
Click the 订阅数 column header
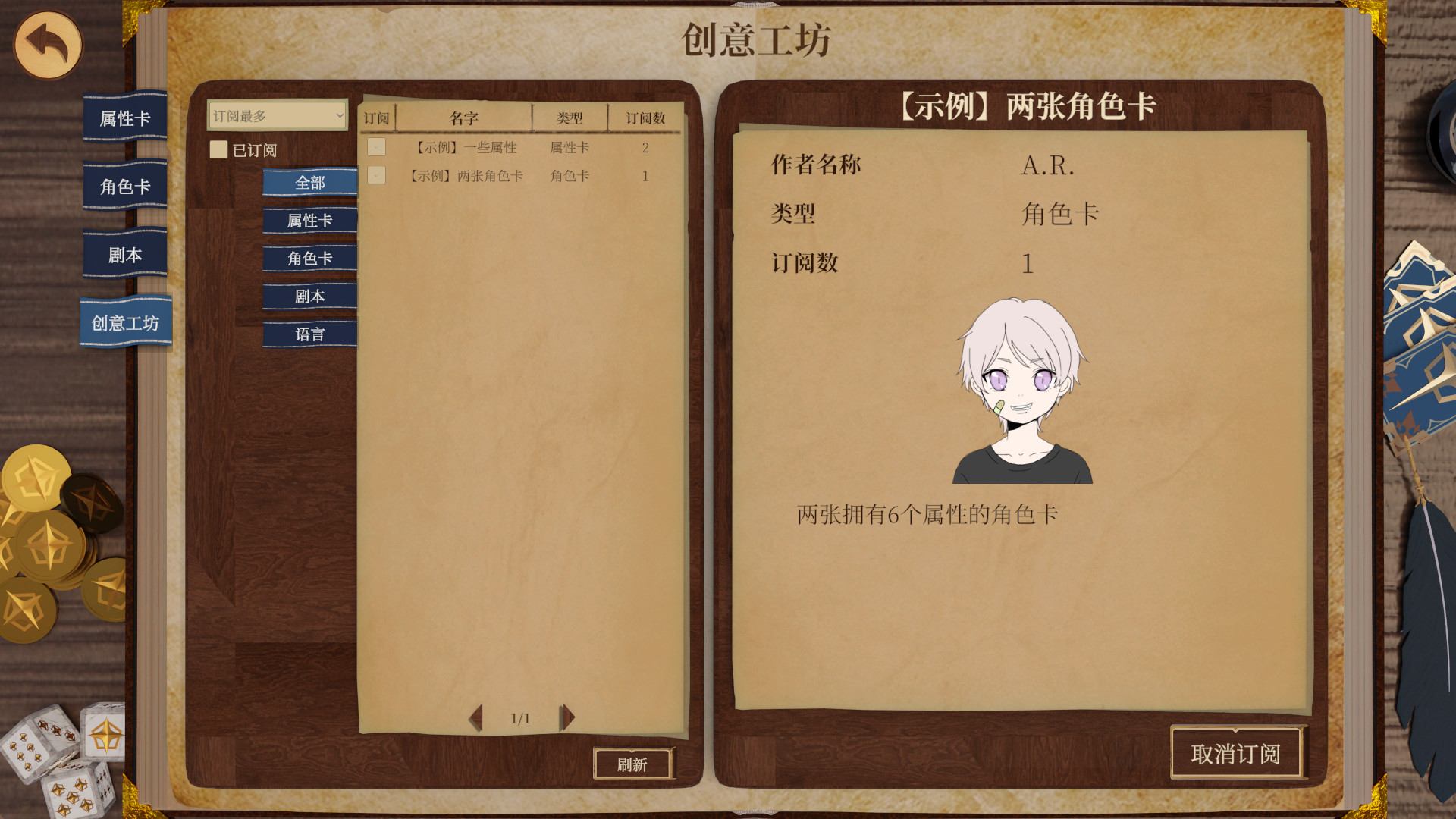click(x=645, y=118)
